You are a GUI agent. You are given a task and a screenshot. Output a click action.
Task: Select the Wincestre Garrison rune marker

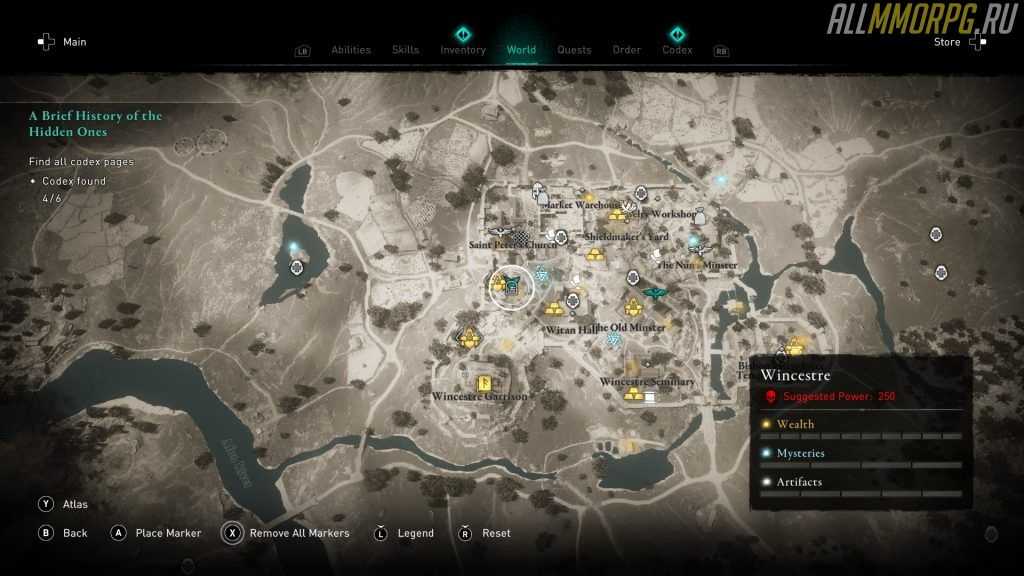(x=479, y=381)
